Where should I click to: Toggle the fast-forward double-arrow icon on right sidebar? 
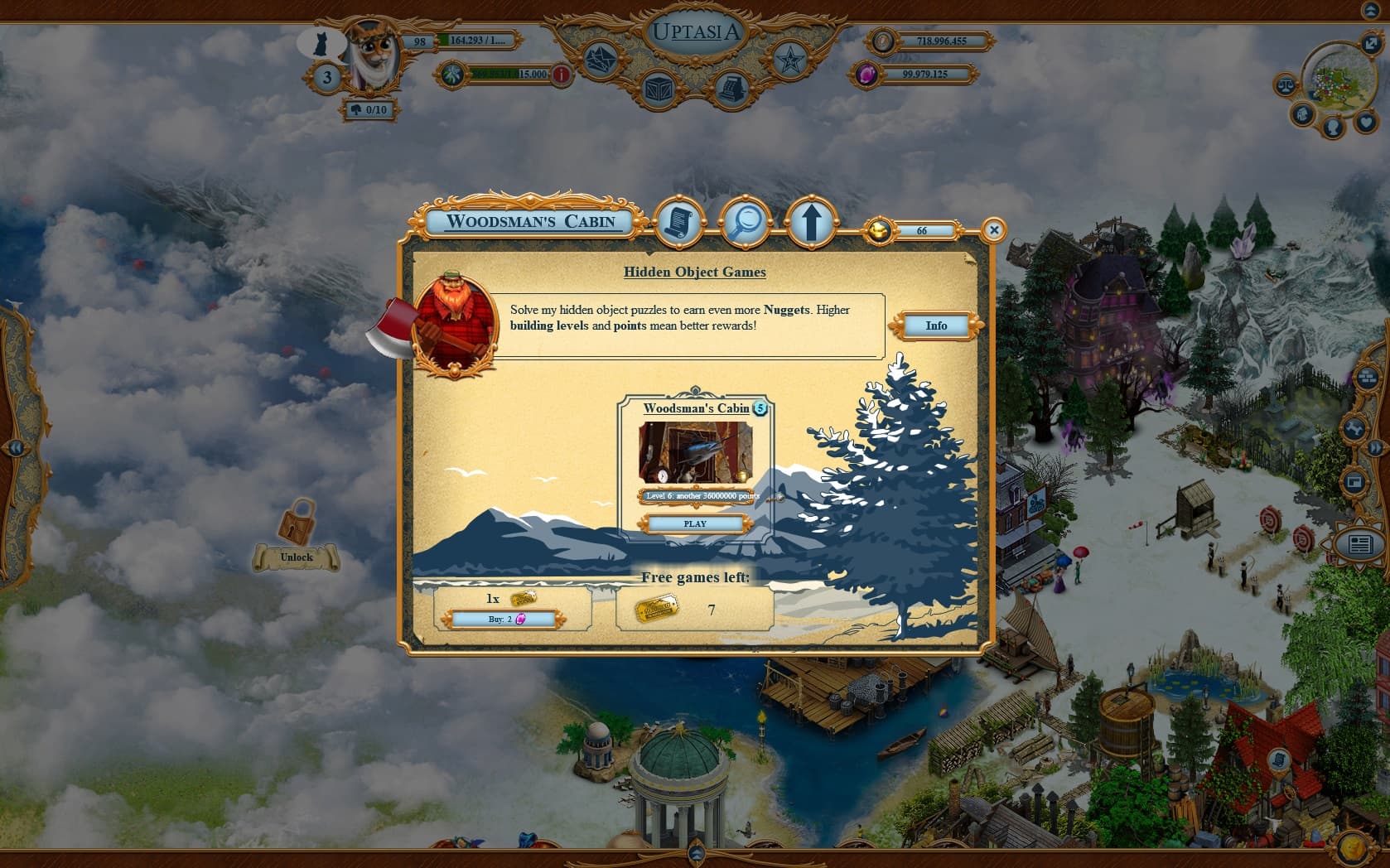coord(1375,449)
